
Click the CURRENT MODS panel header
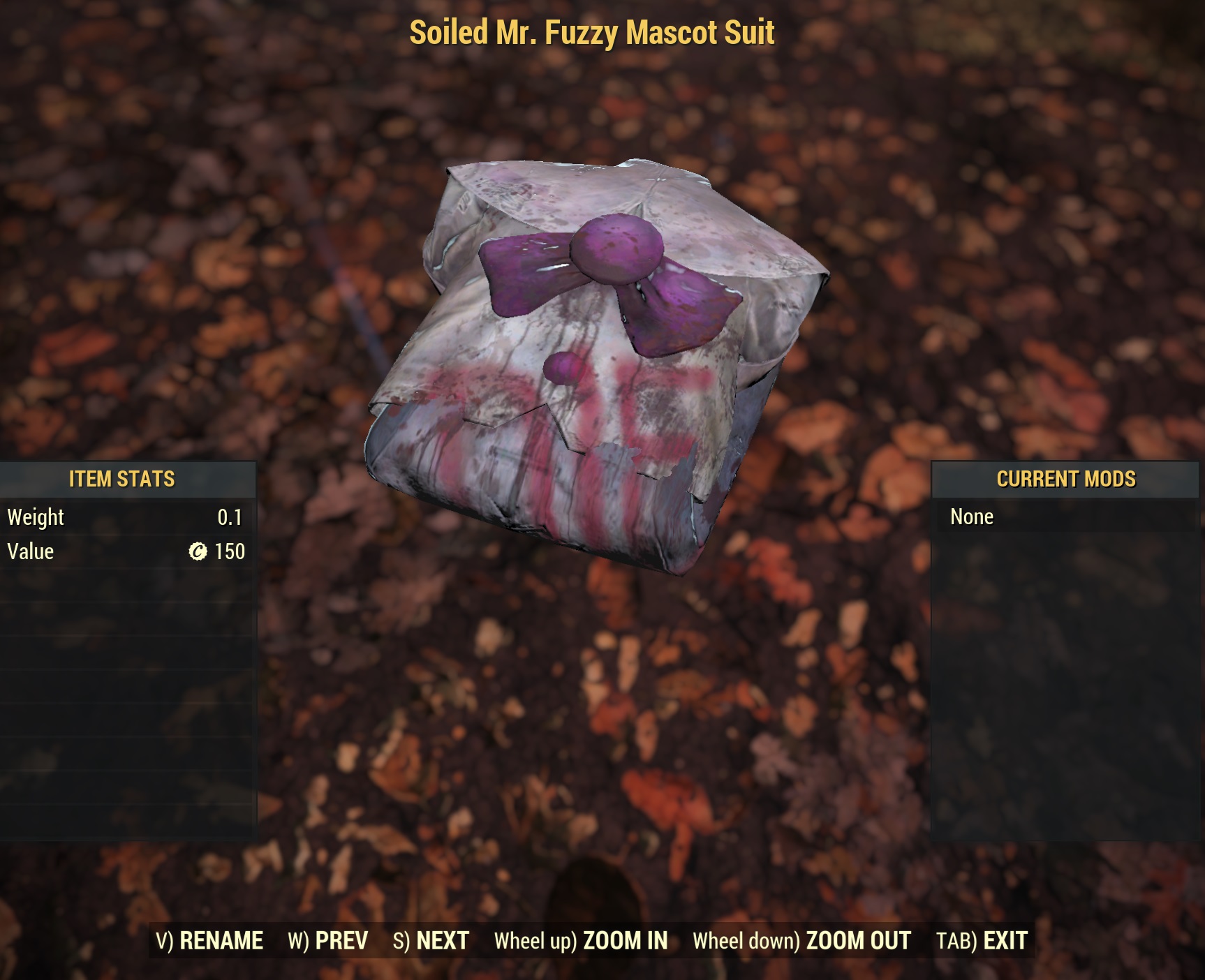tap(1066, 480)
